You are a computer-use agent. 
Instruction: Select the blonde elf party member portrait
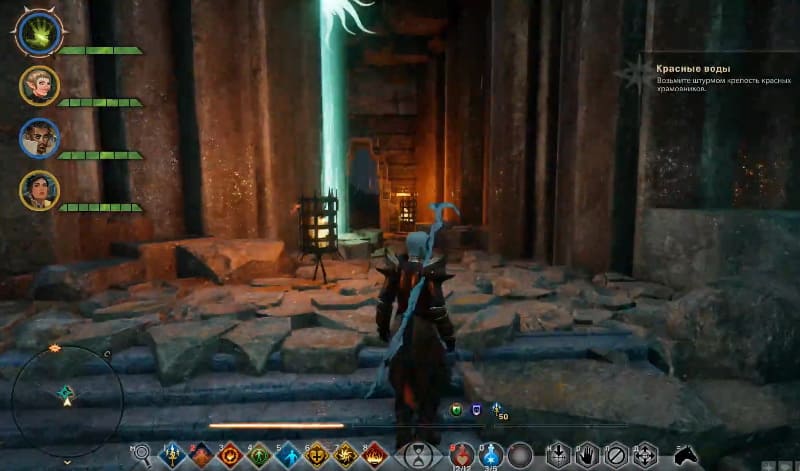(x=39, y=86)
